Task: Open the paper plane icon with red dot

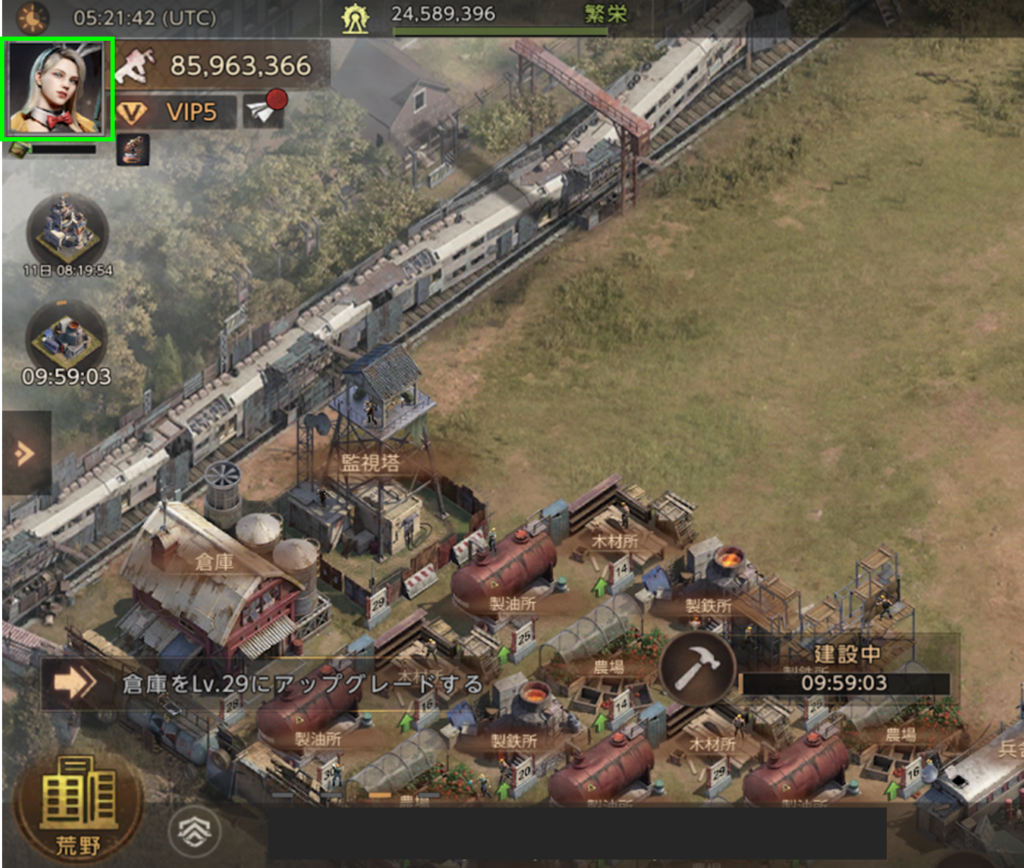Action: pos(265,109)
